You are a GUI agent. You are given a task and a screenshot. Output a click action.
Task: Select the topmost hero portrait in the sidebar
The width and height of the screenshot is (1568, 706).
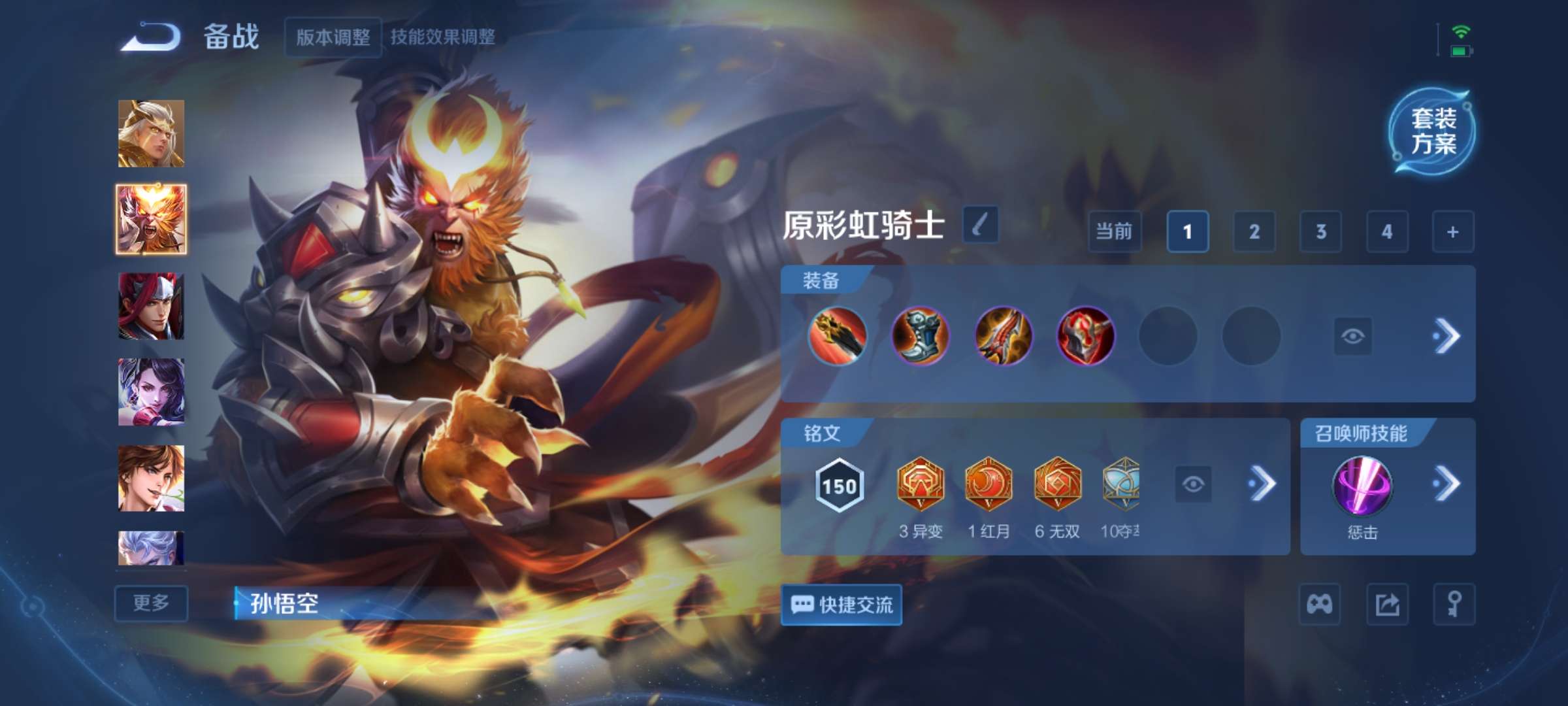pos(151,132)
